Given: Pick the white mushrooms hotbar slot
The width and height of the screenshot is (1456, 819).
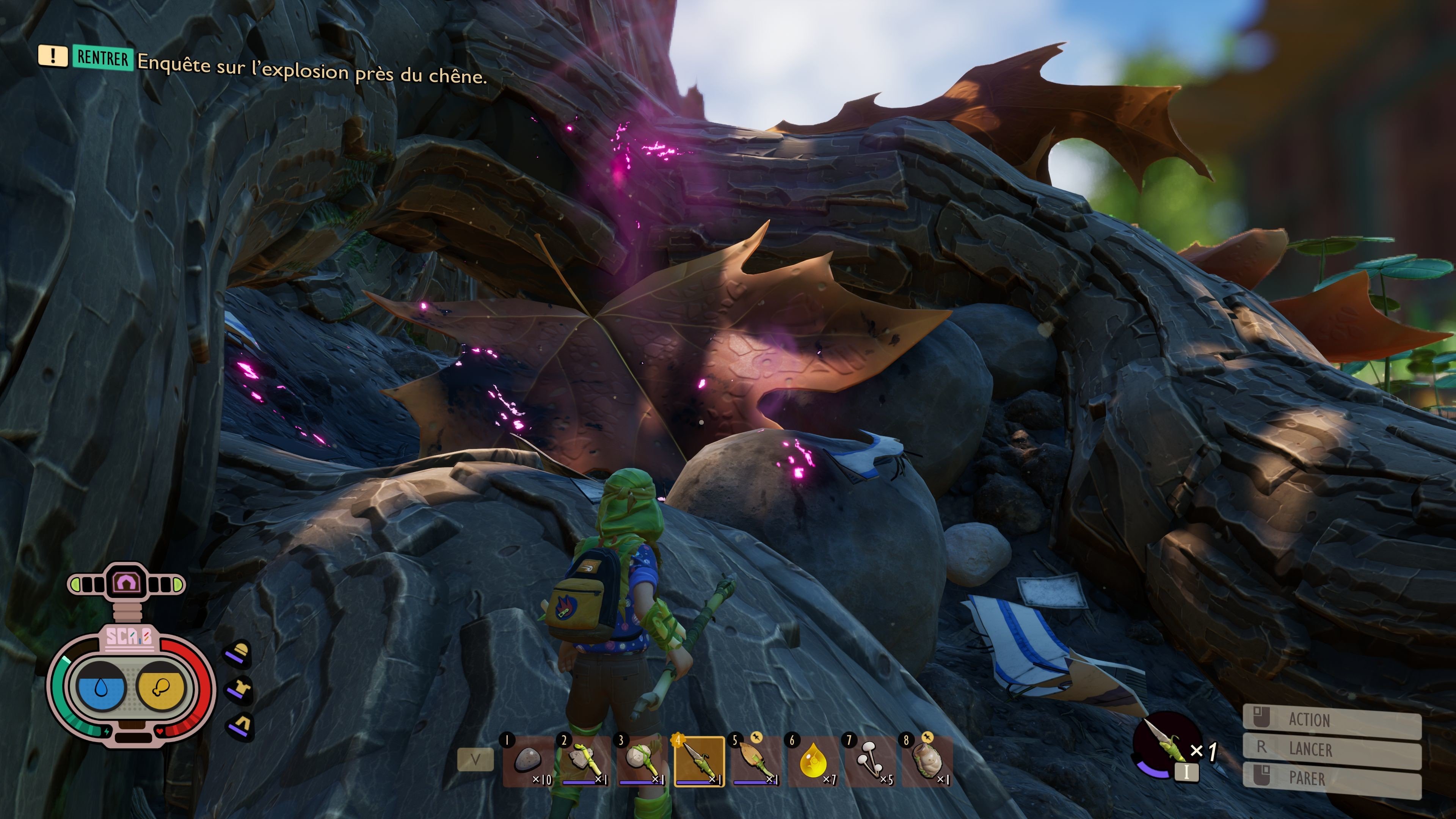Looking at the screenshot, I should (x=871, y=761).
